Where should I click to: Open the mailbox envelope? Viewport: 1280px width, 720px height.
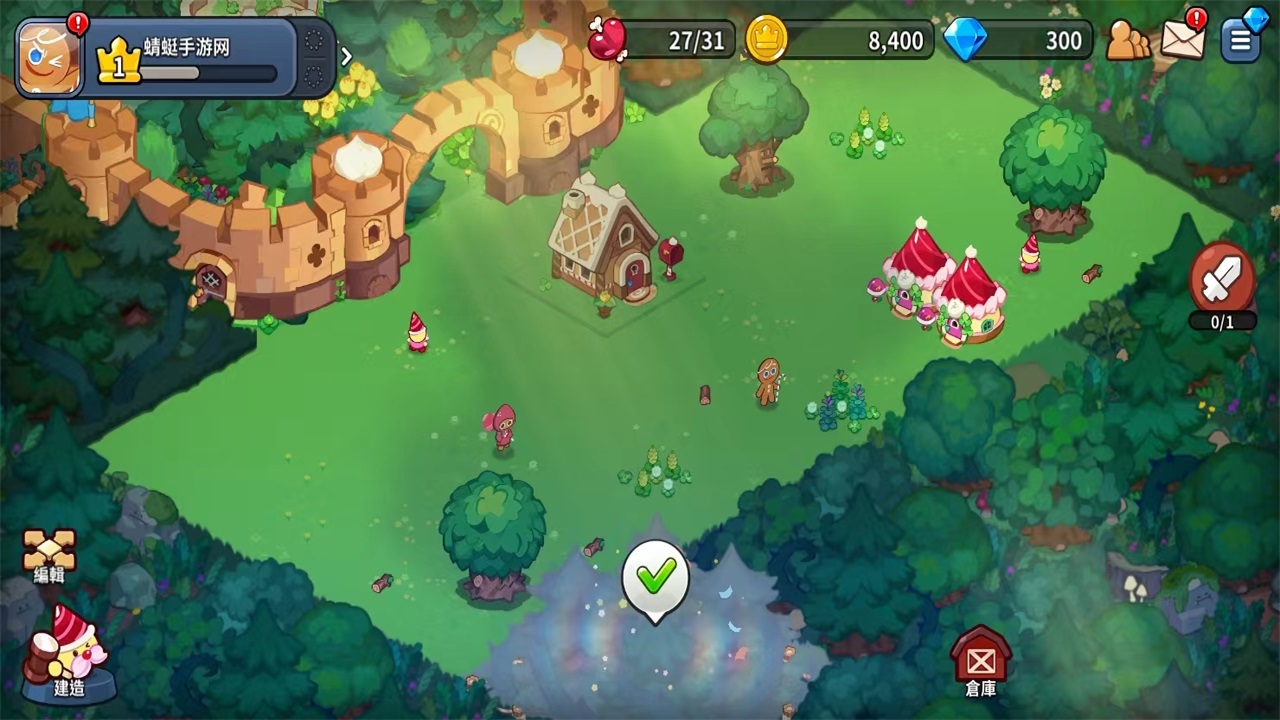click(x=1182, y=39)
